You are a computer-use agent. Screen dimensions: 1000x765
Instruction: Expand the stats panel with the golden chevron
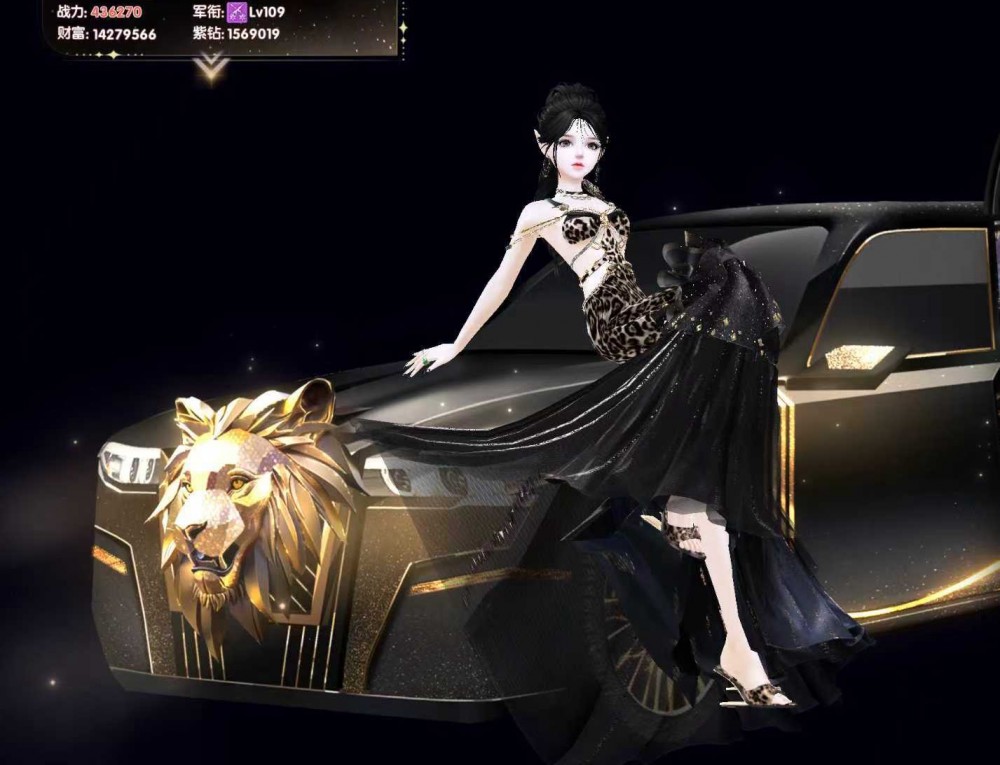tap(212, 67)
